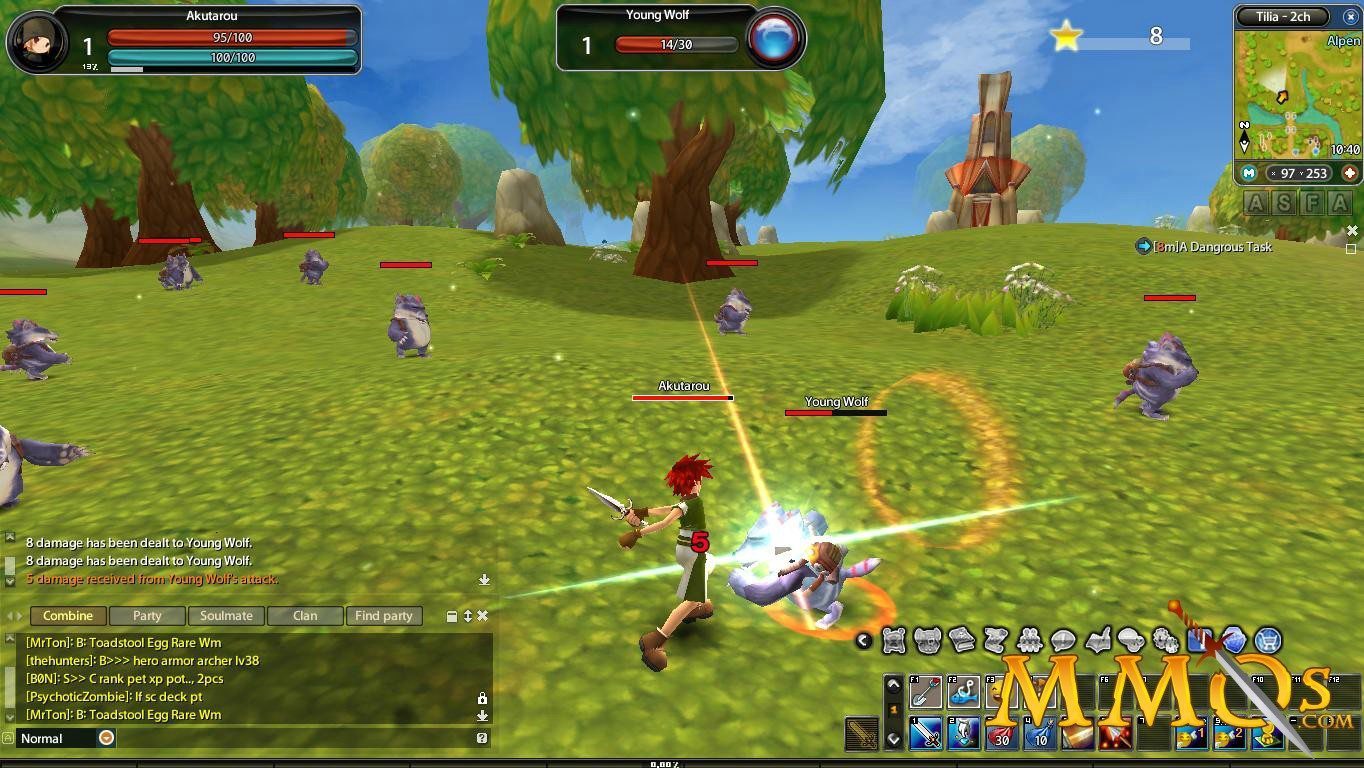Open the Normal chat mode dropdown

(x=106, y=738)
